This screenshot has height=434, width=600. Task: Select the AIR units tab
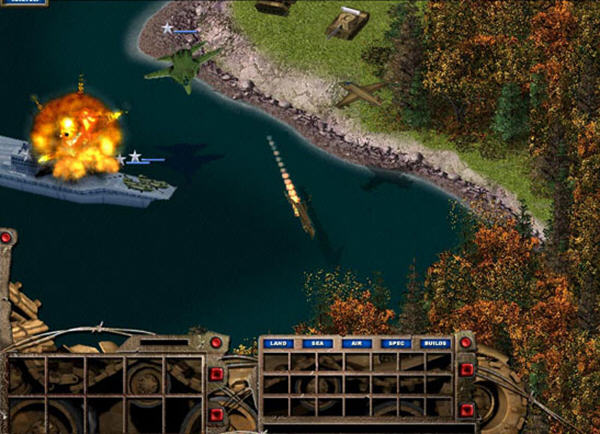355,343
